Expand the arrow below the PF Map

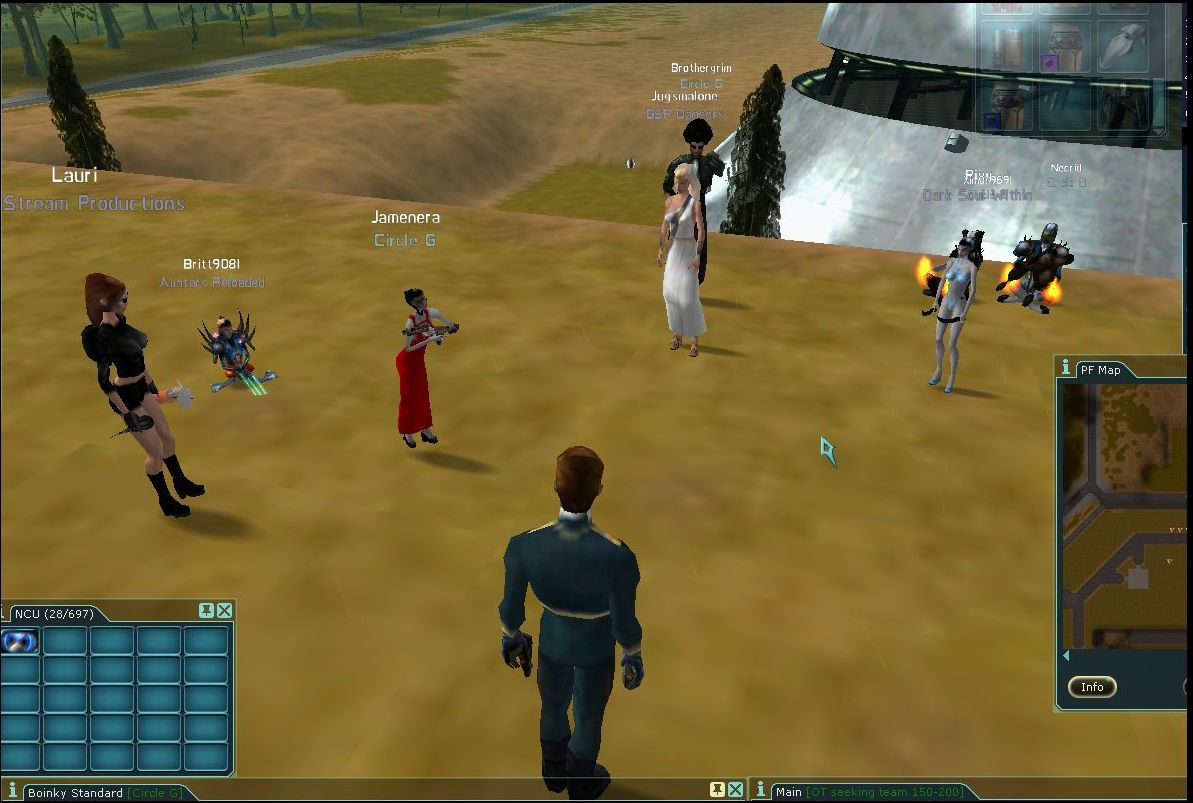point(1065,656)
